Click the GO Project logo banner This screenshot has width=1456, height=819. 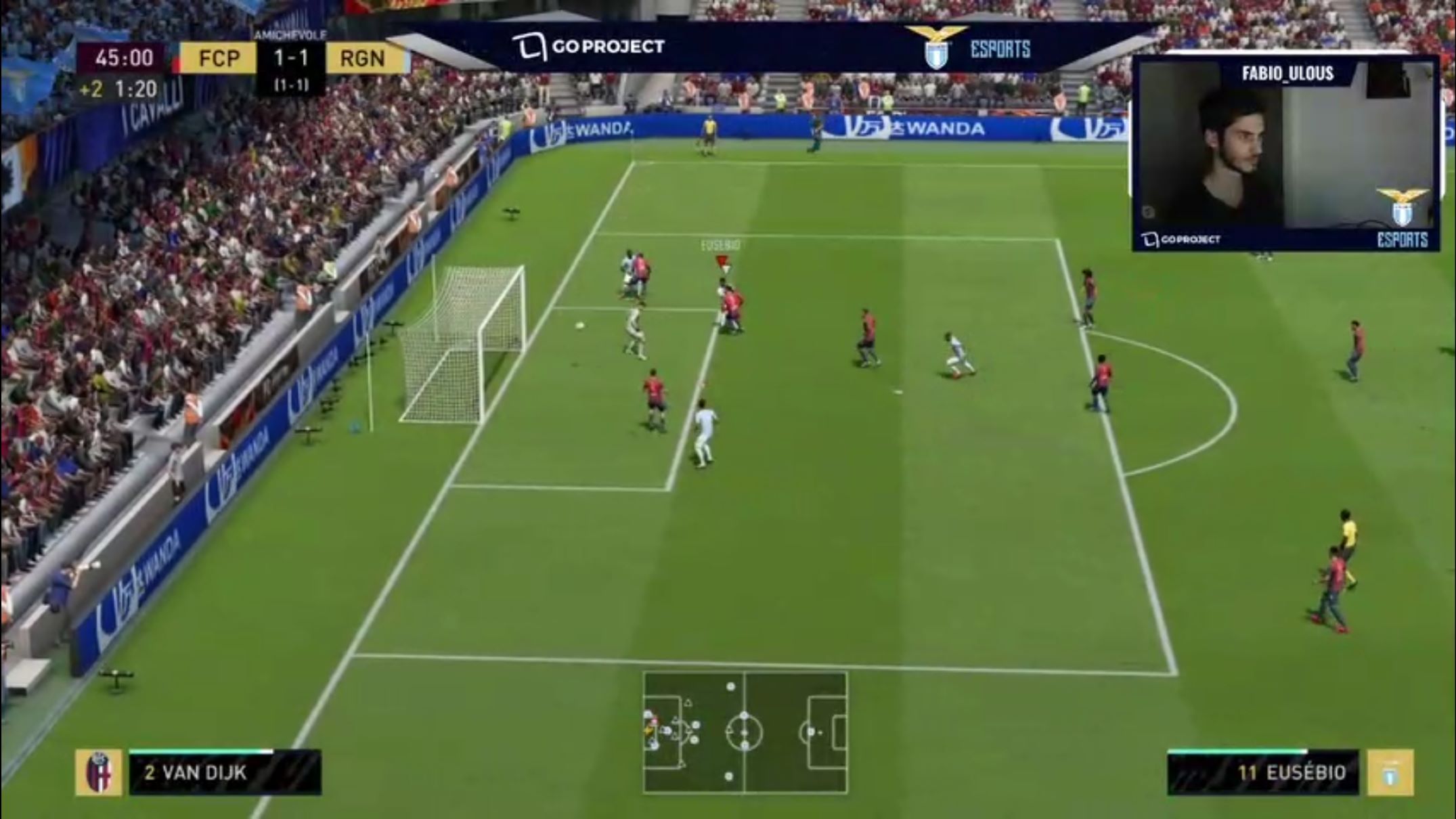589,47
